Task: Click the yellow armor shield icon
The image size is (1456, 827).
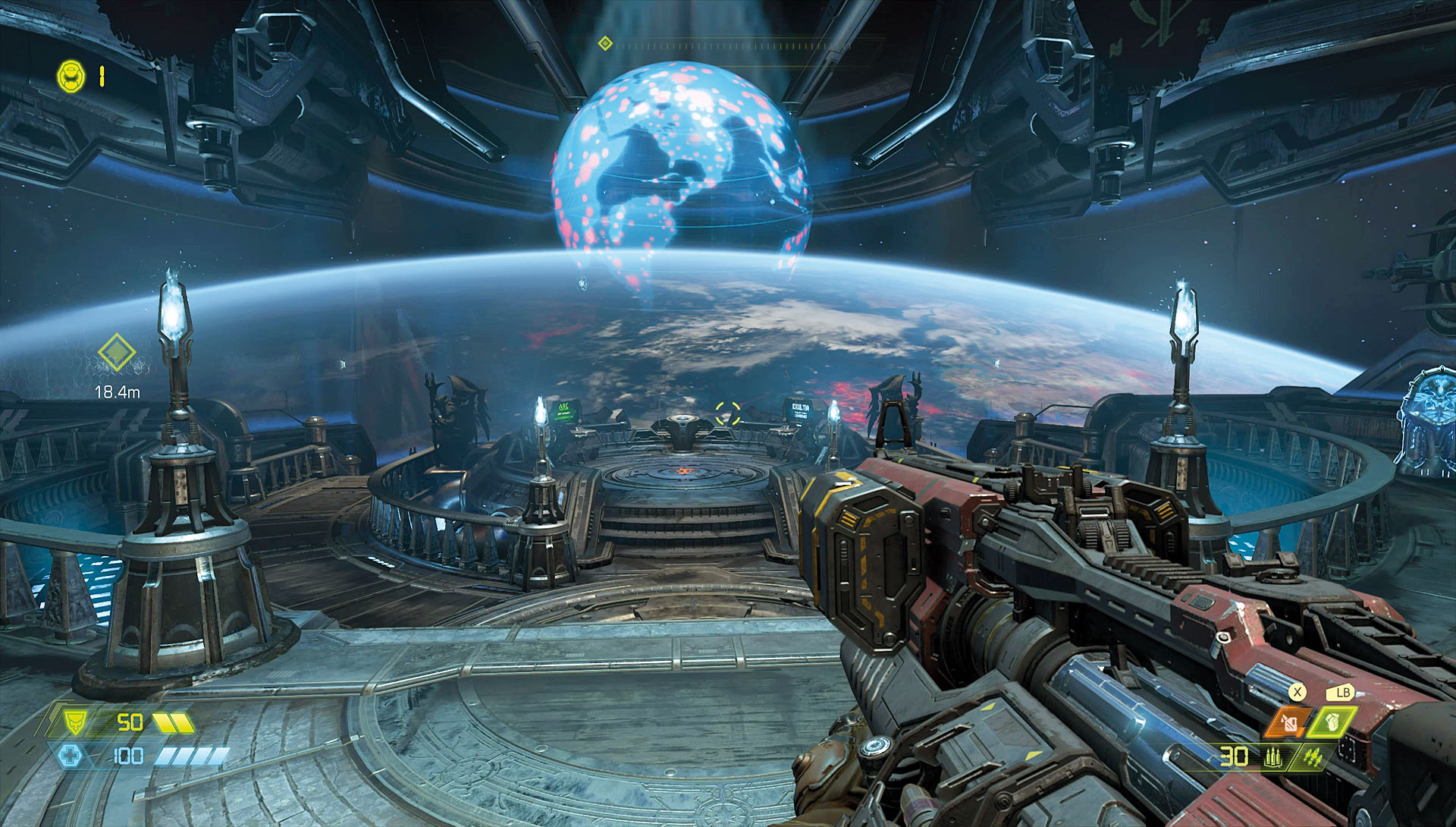Action: (76, 721)
